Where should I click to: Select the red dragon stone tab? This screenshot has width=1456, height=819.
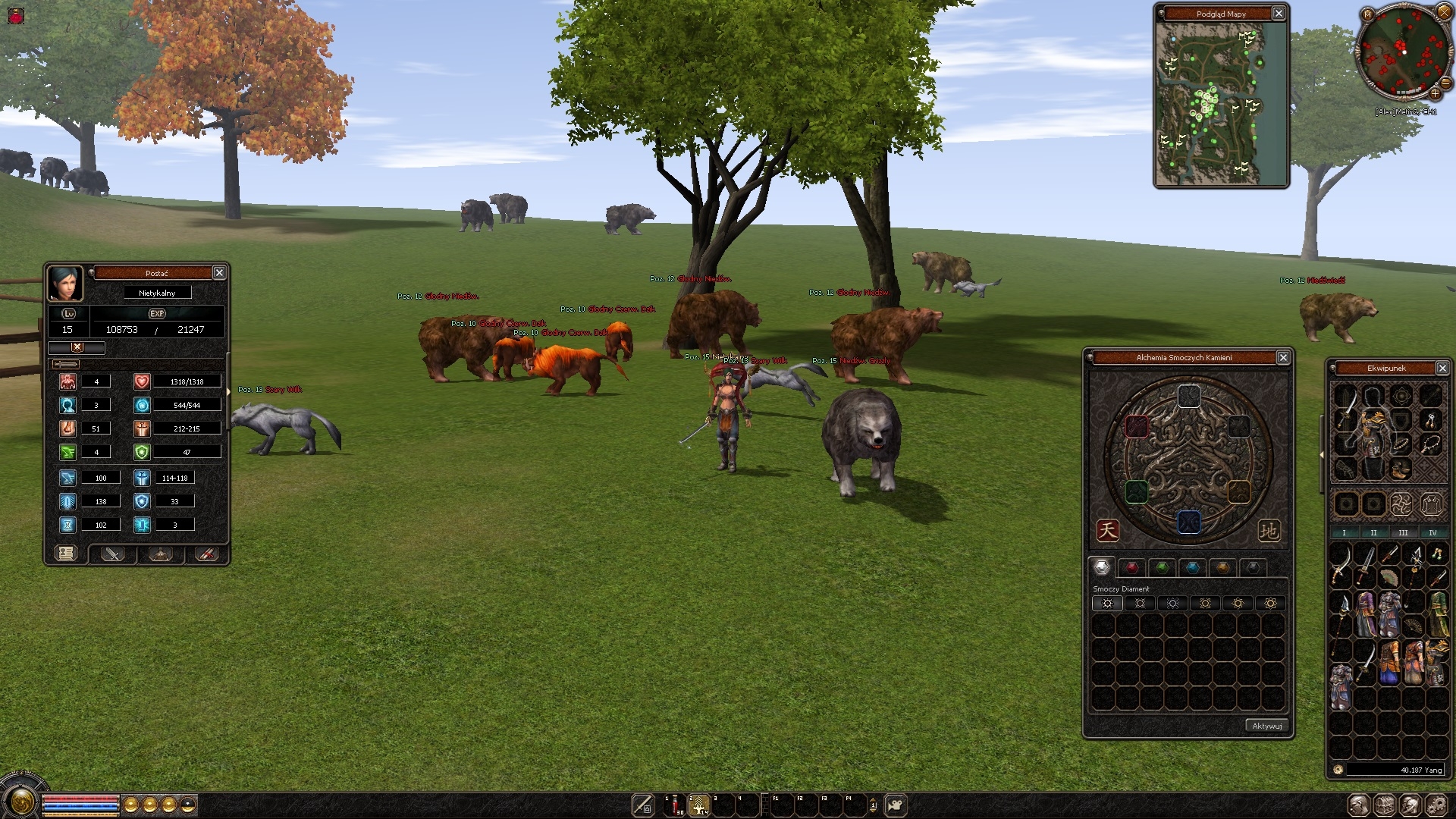point(1132,567)
